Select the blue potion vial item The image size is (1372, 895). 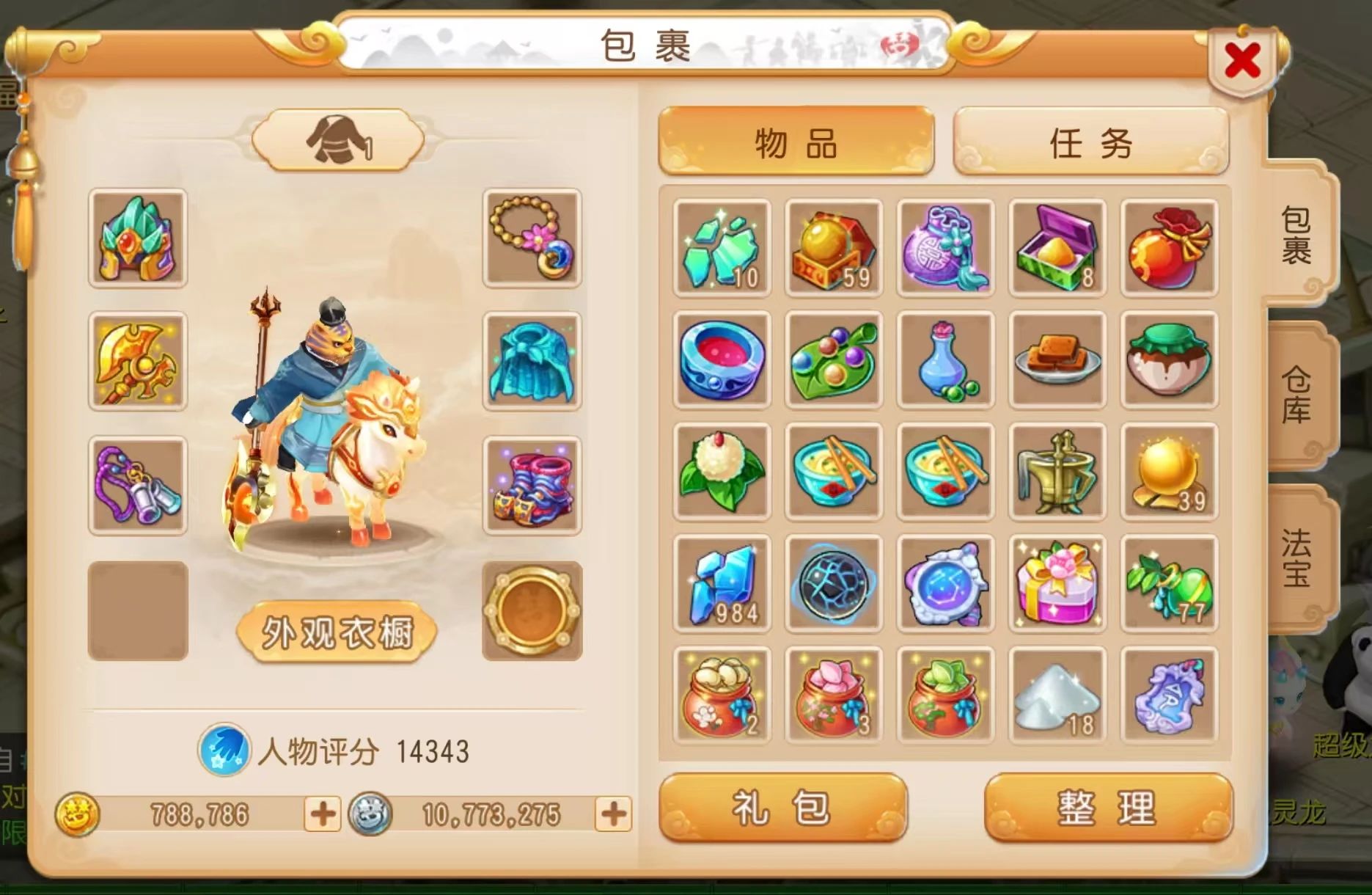pyautogui.click(x=946, y=359)
